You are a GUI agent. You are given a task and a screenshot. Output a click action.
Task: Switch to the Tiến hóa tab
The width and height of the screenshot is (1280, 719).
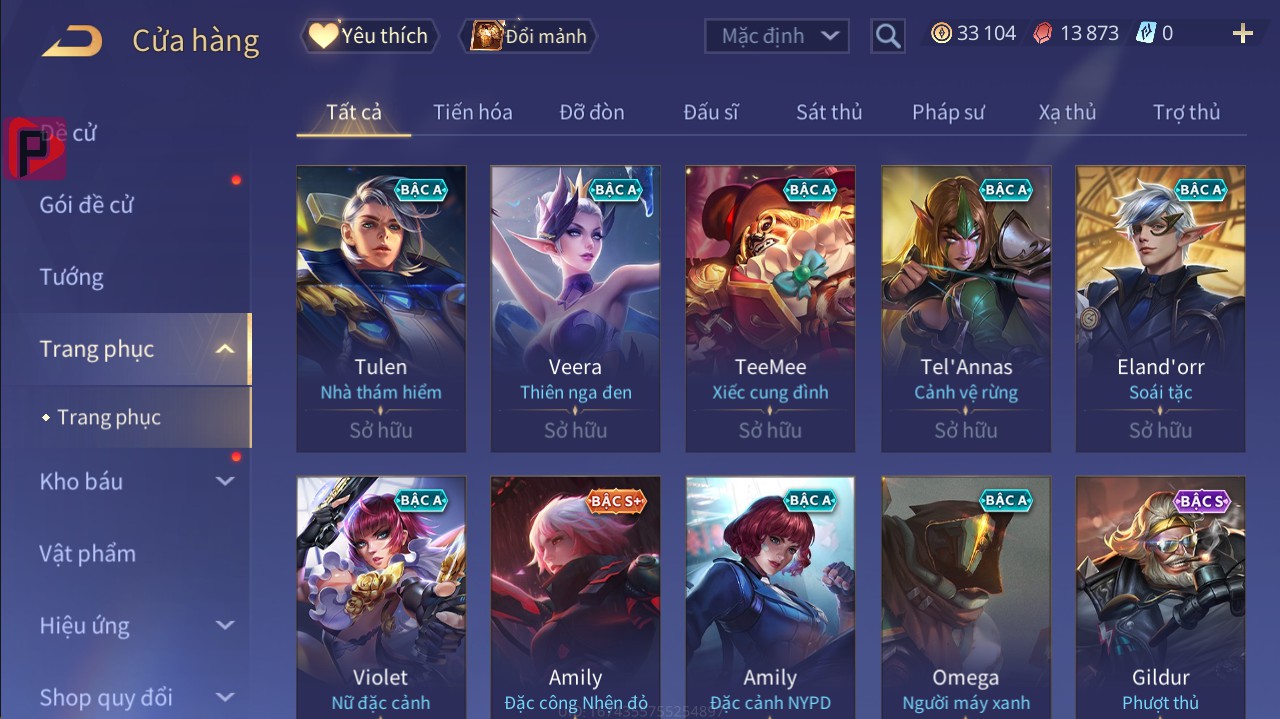pos(472,112)
